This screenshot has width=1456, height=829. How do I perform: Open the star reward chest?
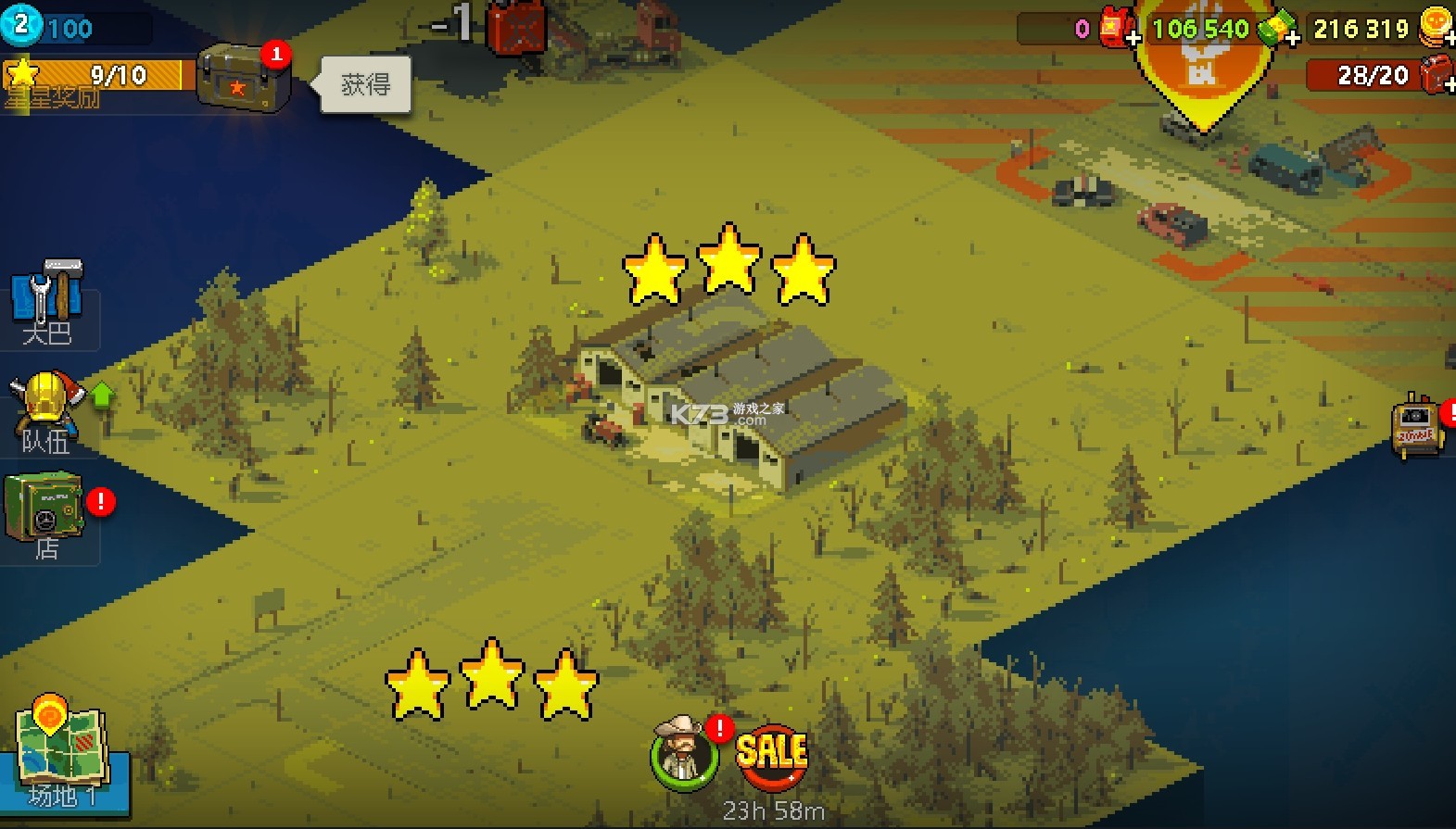244,79
